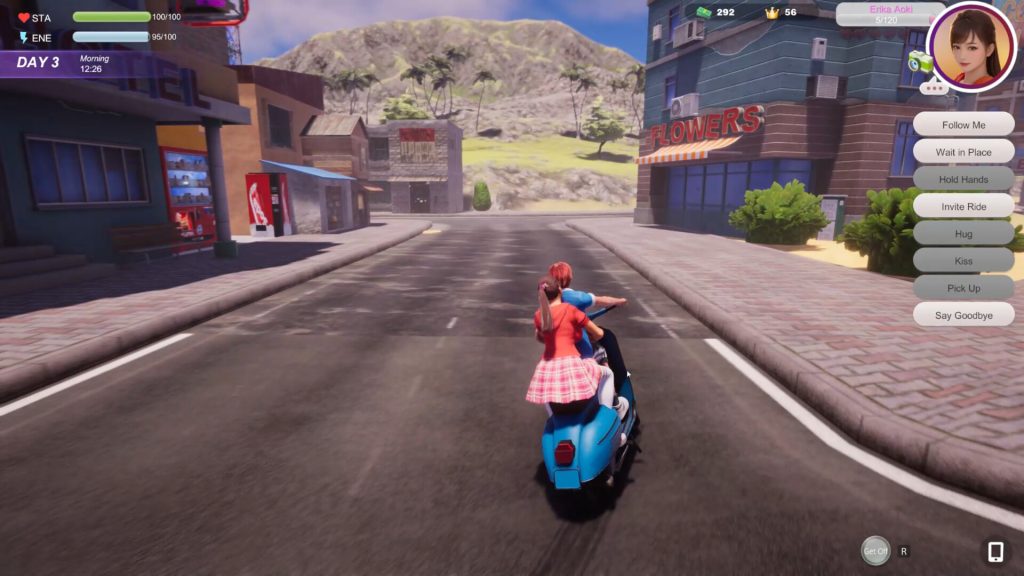The image size is (1024, 576).
Task: Choose the Follow Me option
Action: click(x=963, y=125)
